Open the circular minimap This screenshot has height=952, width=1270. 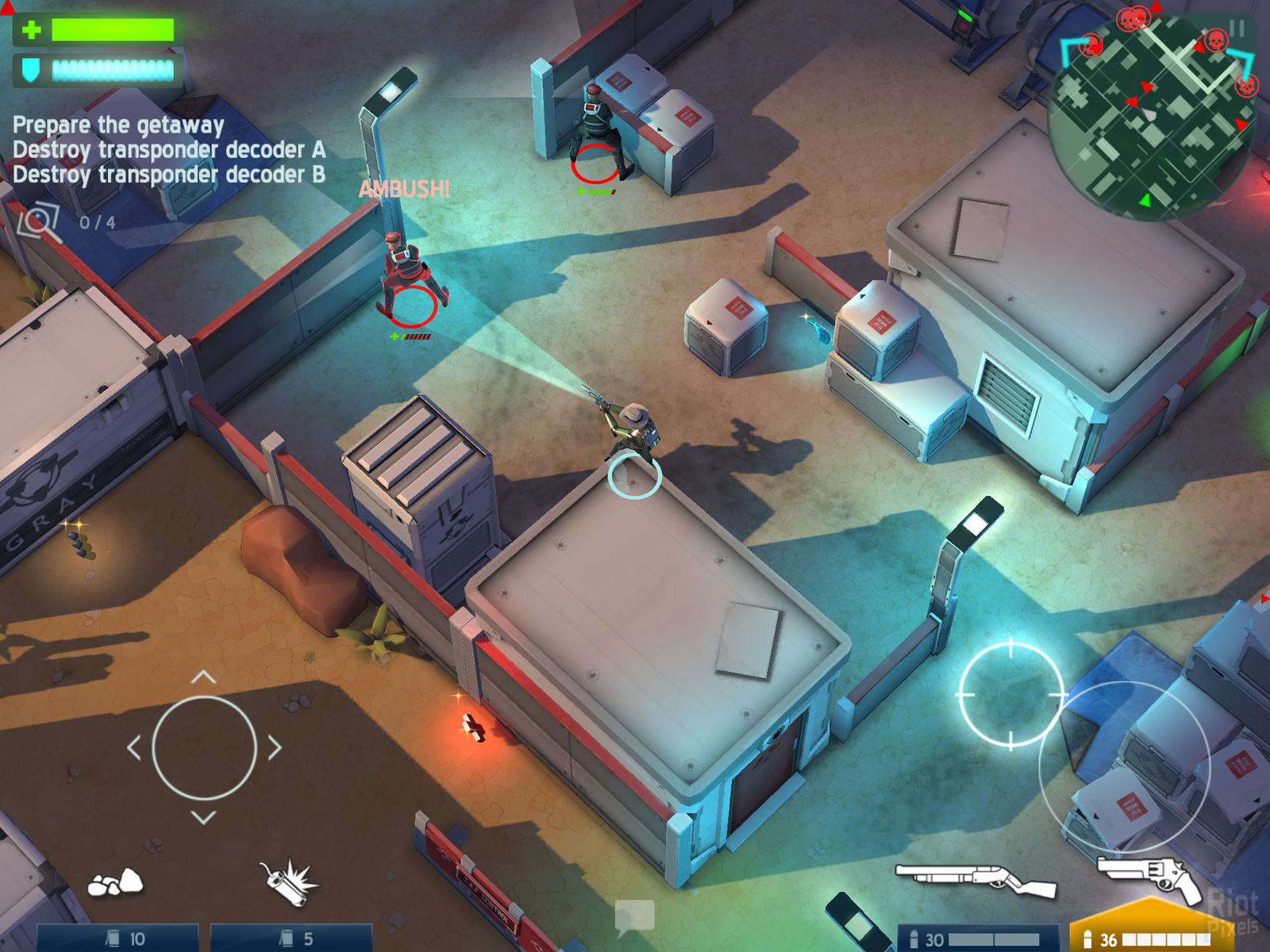[x=1151, y=119]
